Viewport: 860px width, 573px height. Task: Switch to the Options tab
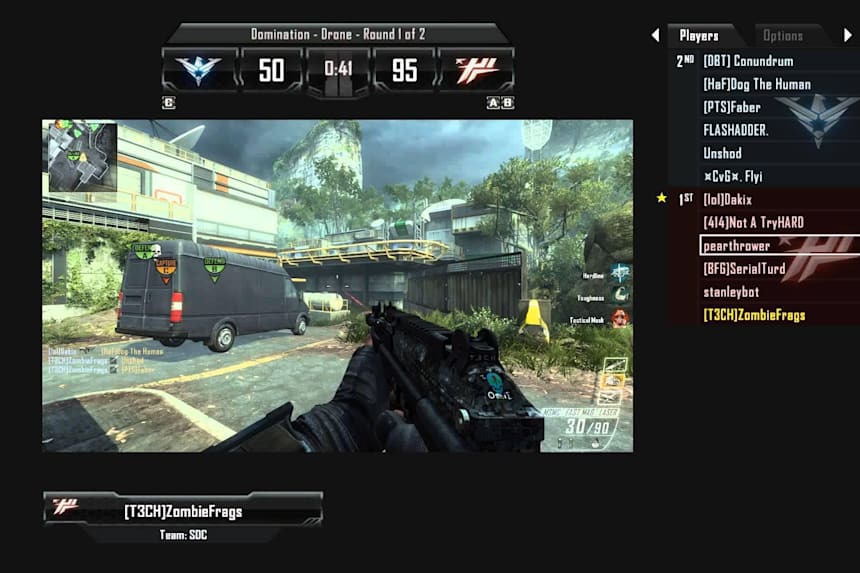[782, 36]
